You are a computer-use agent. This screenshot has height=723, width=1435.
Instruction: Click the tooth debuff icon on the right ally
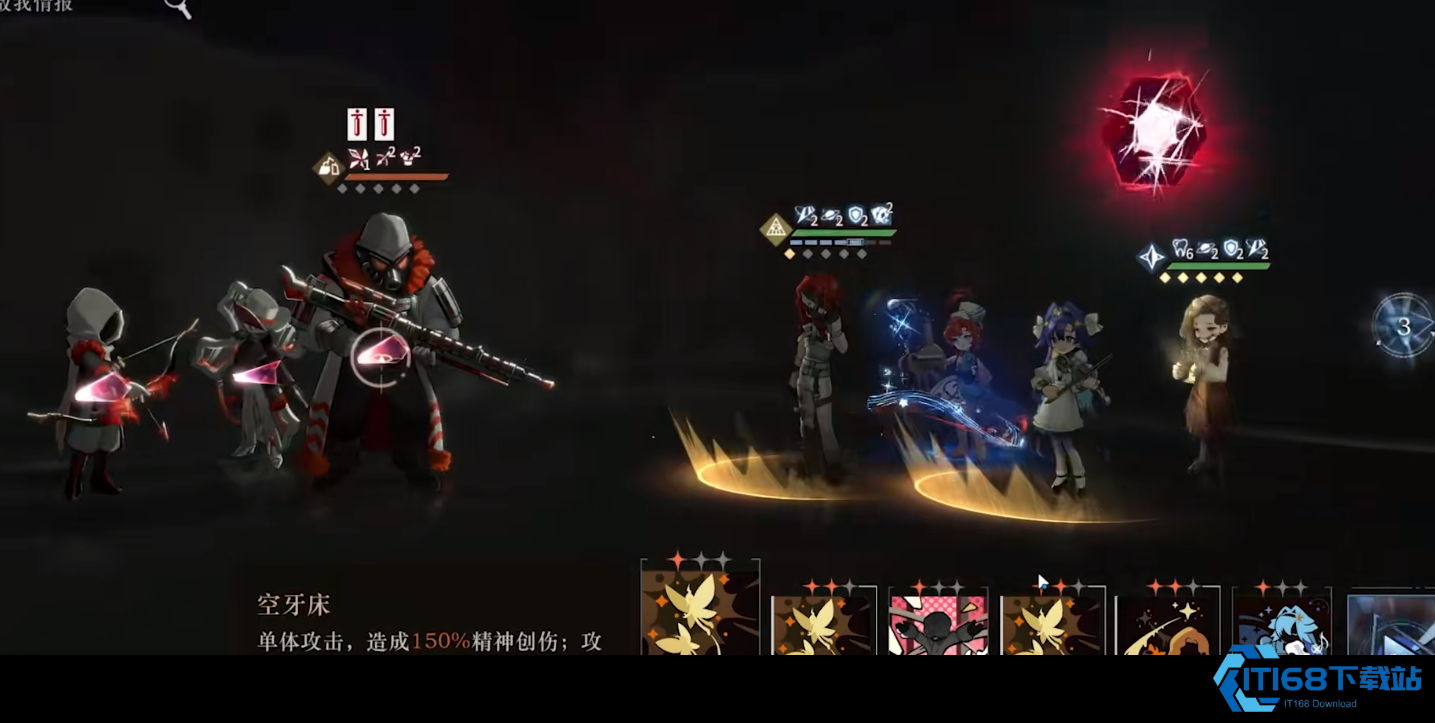tap(1181, 248)
